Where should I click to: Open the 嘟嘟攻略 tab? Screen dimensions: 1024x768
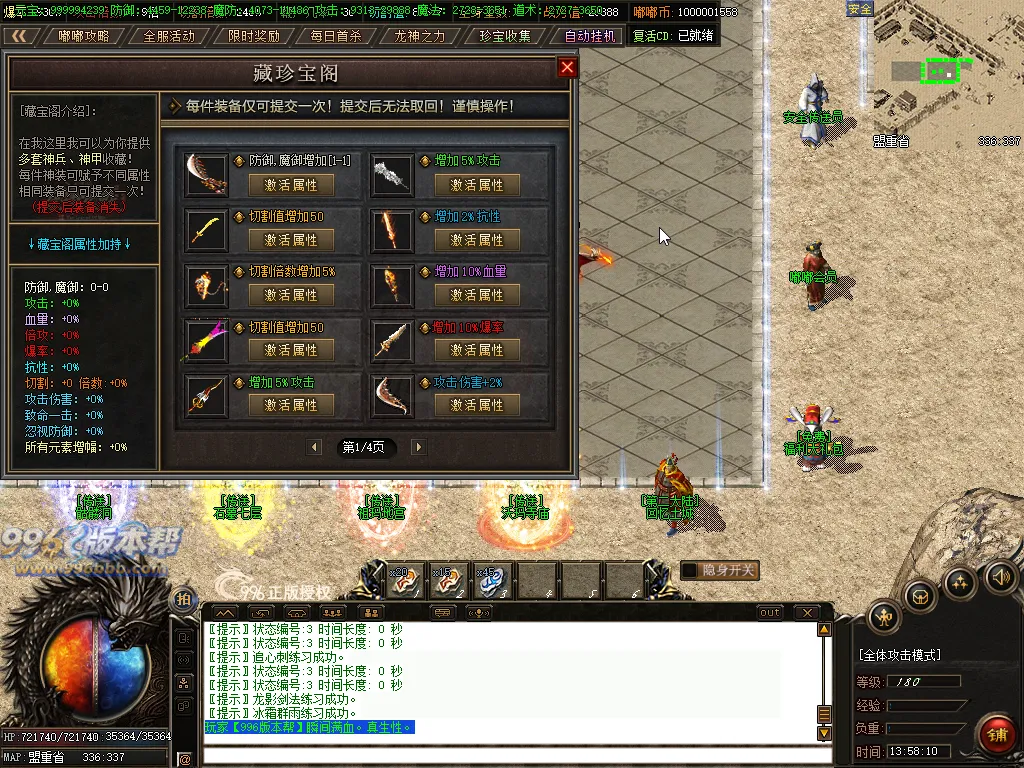[84, 36]
